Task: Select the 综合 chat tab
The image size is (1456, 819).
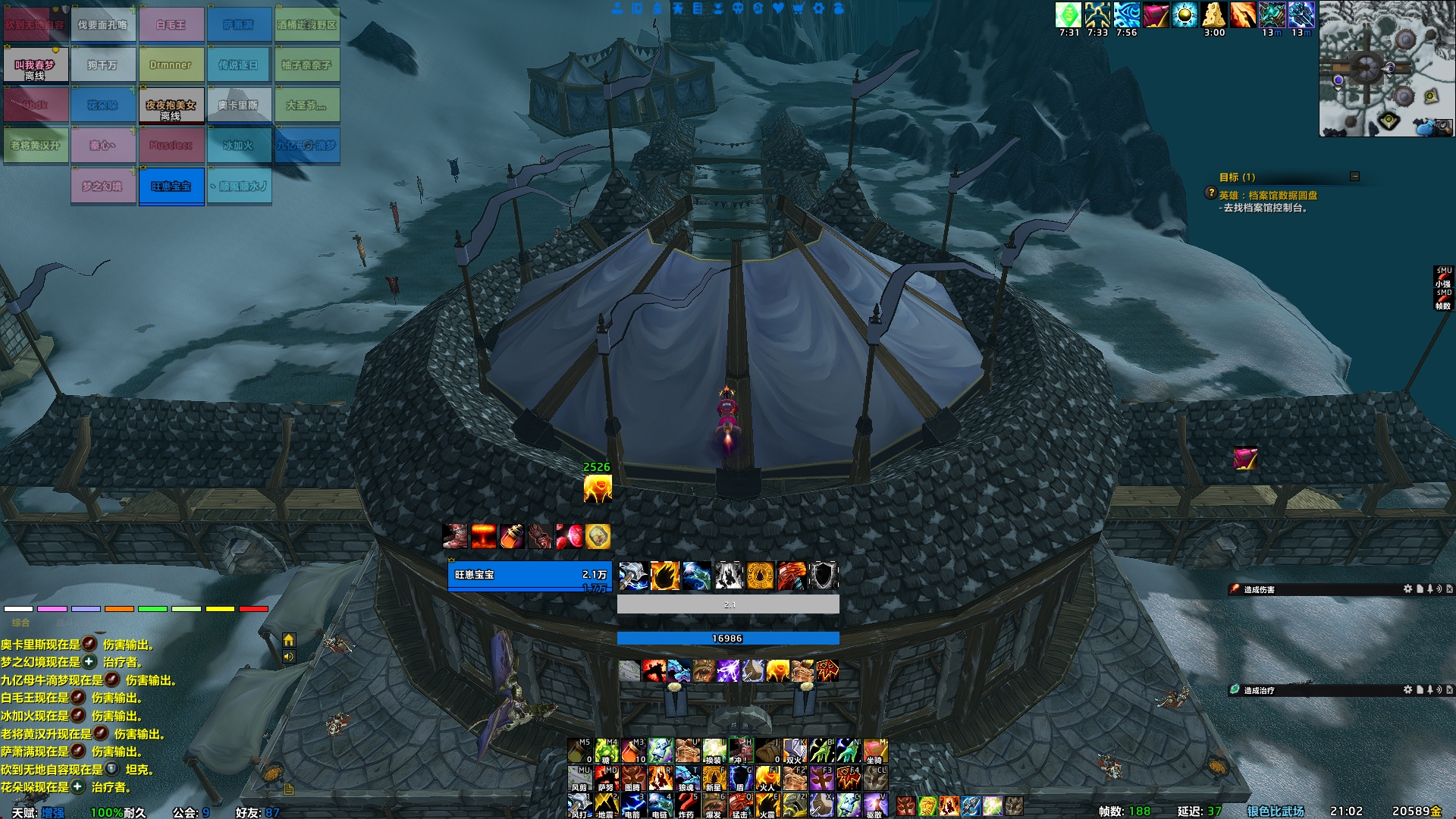Action: 20,623
